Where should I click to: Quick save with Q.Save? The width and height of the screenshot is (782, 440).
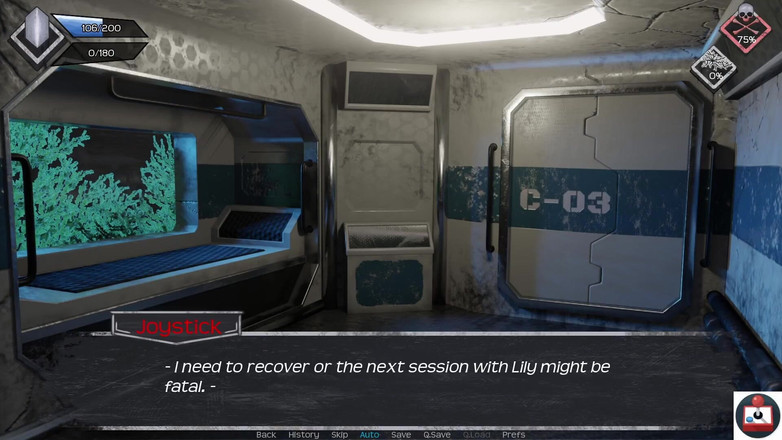[436, 434]
